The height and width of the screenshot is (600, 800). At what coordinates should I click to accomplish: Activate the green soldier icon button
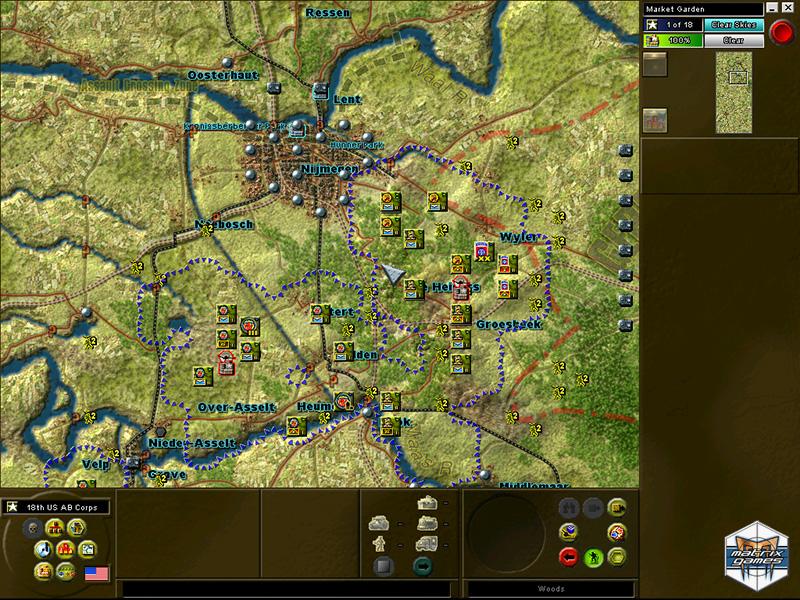coord(592,556)
